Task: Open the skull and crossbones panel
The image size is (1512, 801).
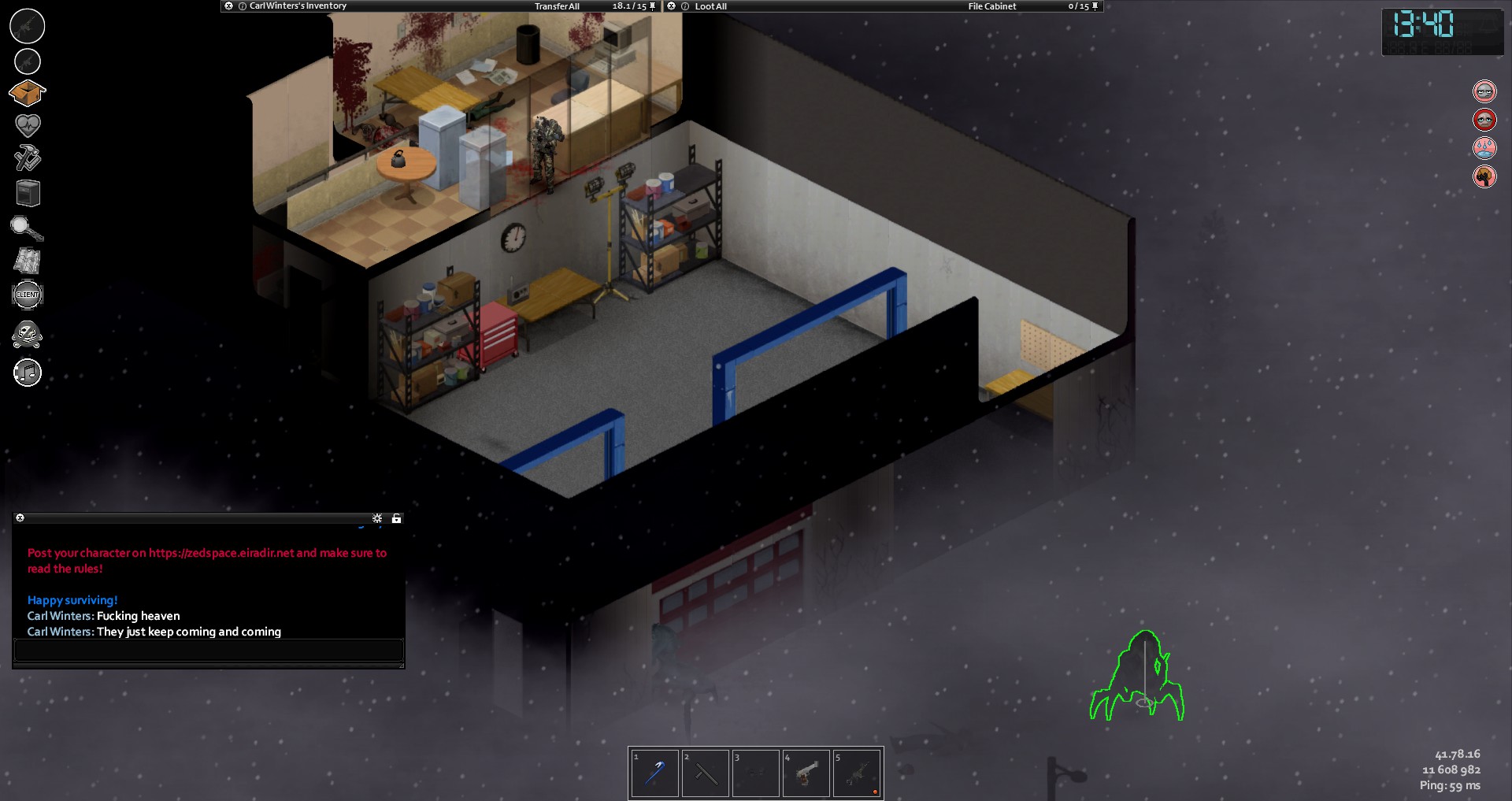Action: click(28, 335)
